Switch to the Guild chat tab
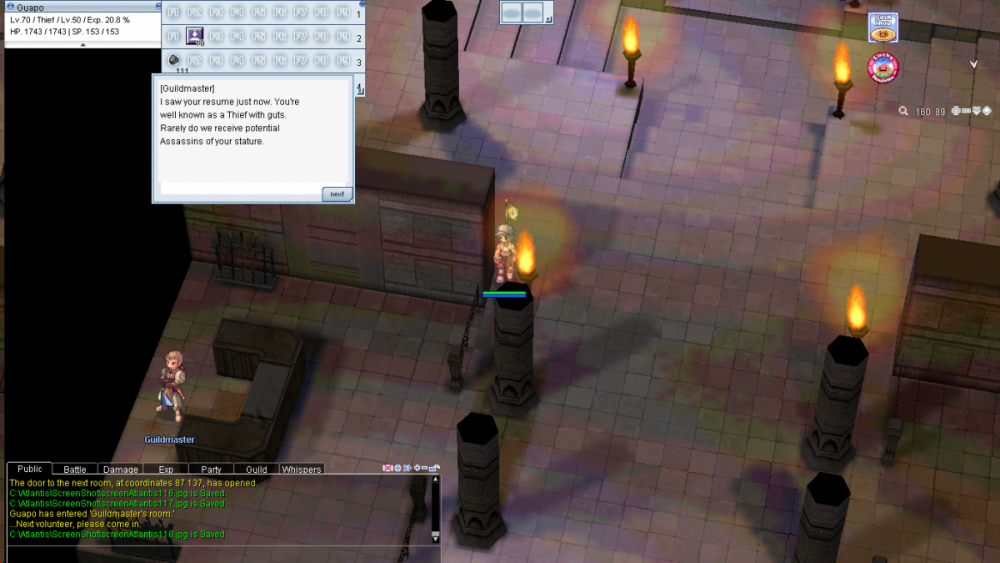 click(256, 469)
